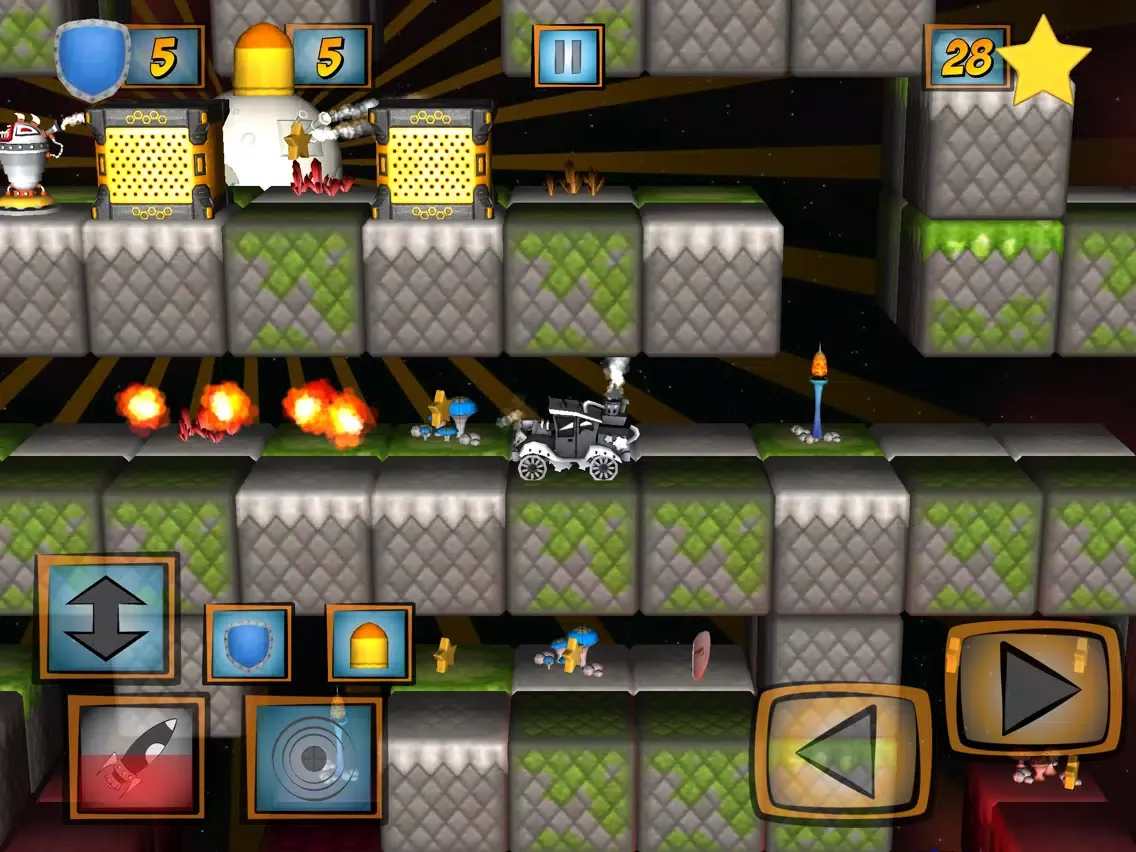The height and width of the screenshot is (852, 1136).
Task: Tap the up-down arrow control button
Action: 107,618
